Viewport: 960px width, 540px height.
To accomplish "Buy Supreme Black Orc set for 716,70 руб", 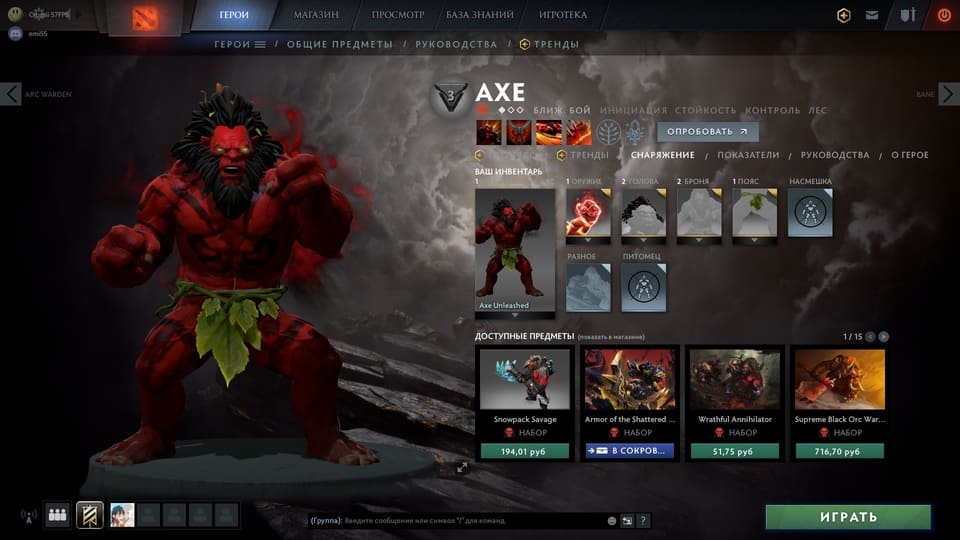I will [840, 451].
